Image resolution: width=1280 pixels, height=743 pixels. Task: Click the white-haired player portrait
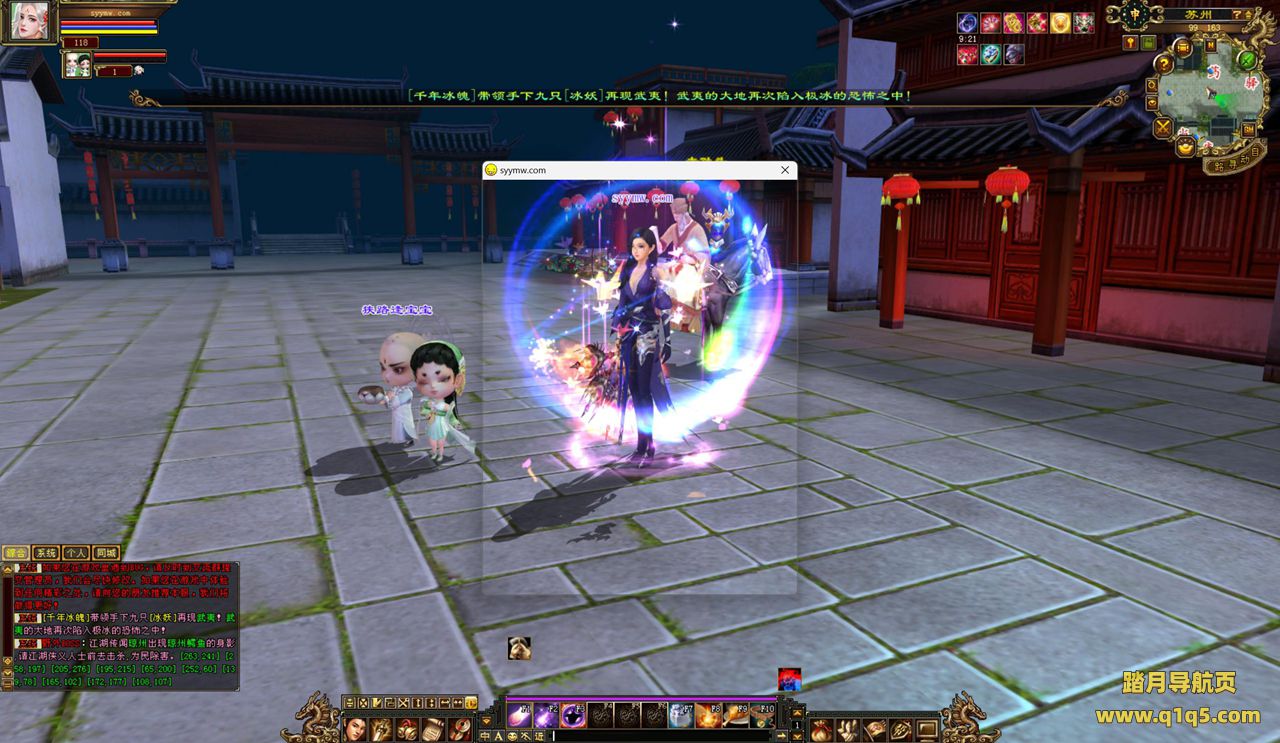click(27, 21)
